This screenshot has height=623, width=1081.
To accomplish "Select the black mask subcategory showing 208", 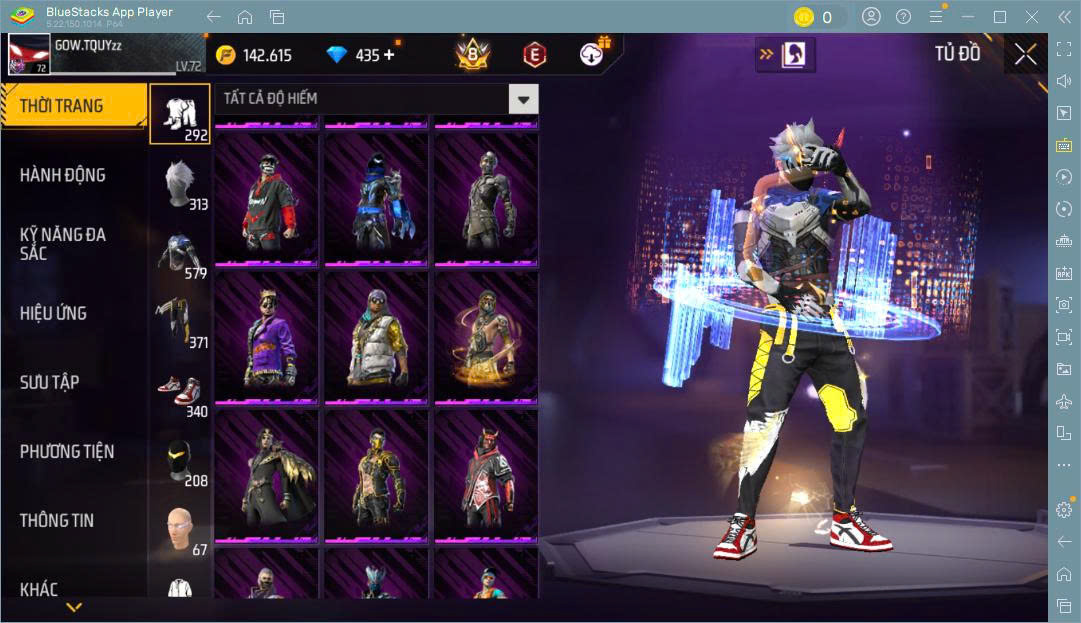I will coord(180,460).
